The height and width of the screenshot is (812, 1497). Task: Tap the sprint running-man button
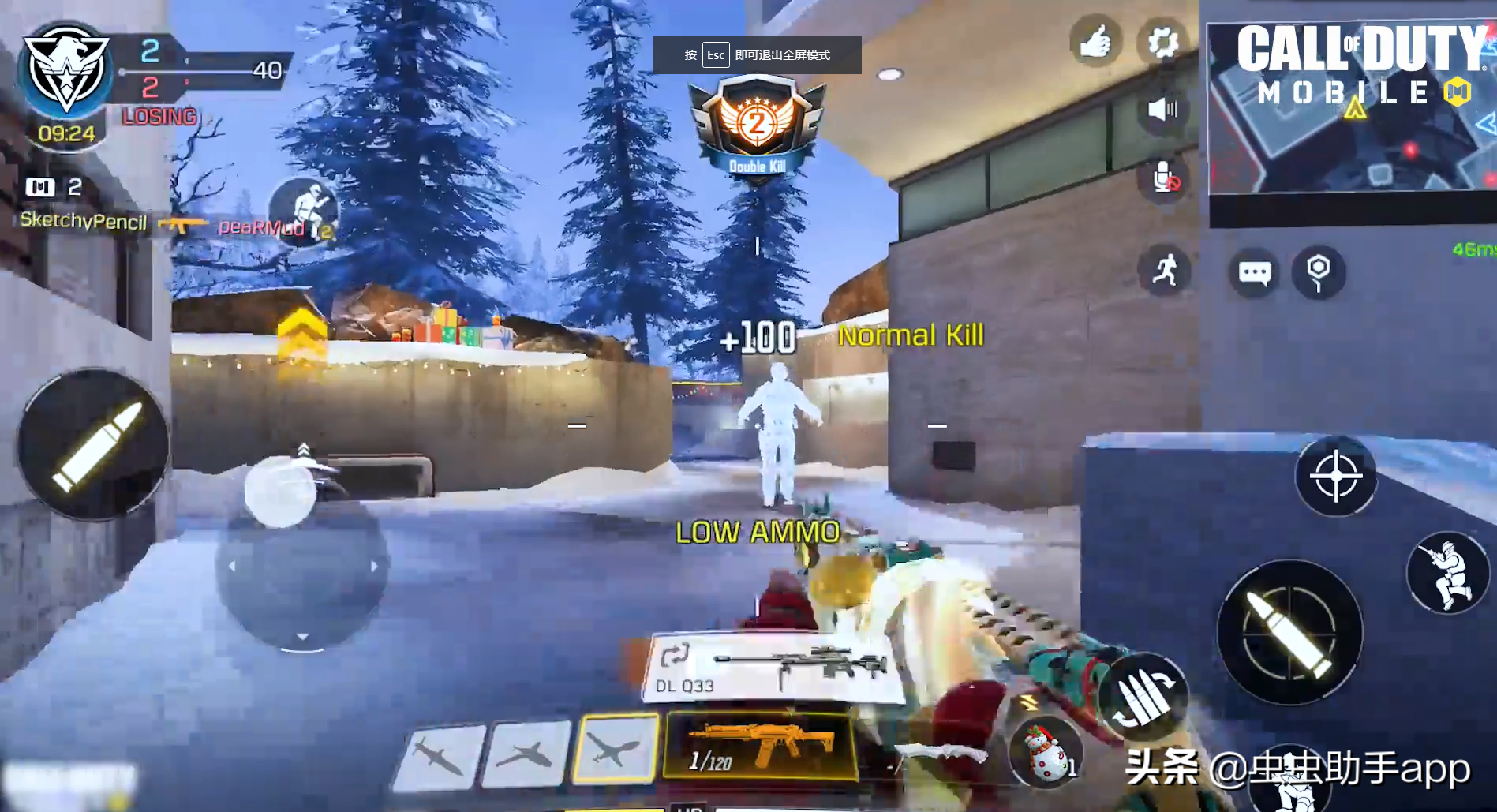point(1164,271)
